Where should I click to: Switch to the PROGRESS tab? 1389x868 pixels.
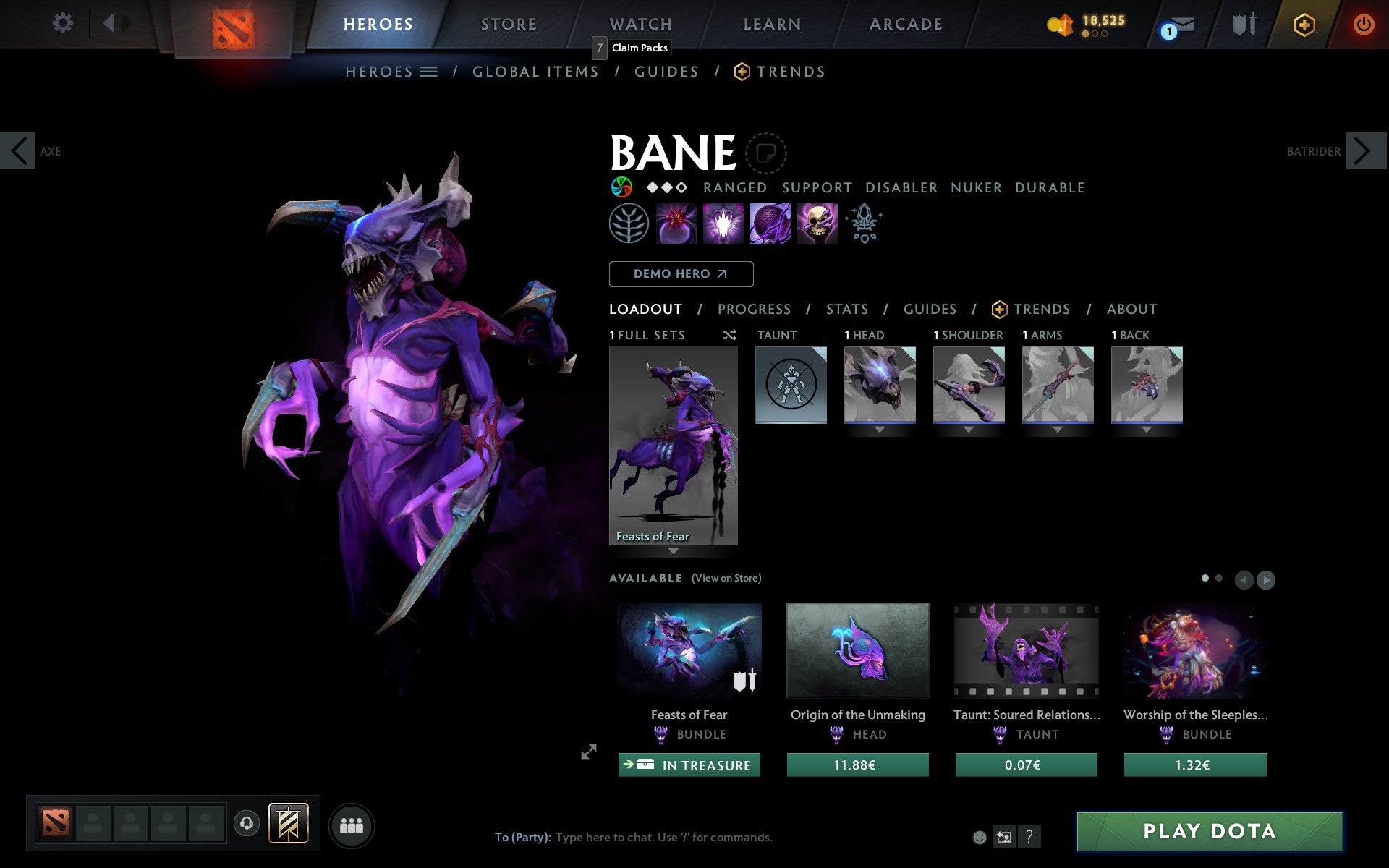[x=754, y=309]
